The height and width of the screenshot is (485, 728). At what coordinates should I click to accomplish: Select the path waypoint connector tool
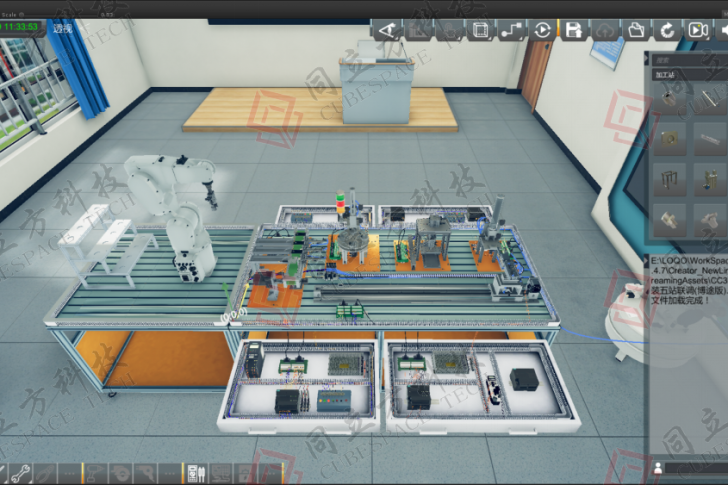(511, 30)
